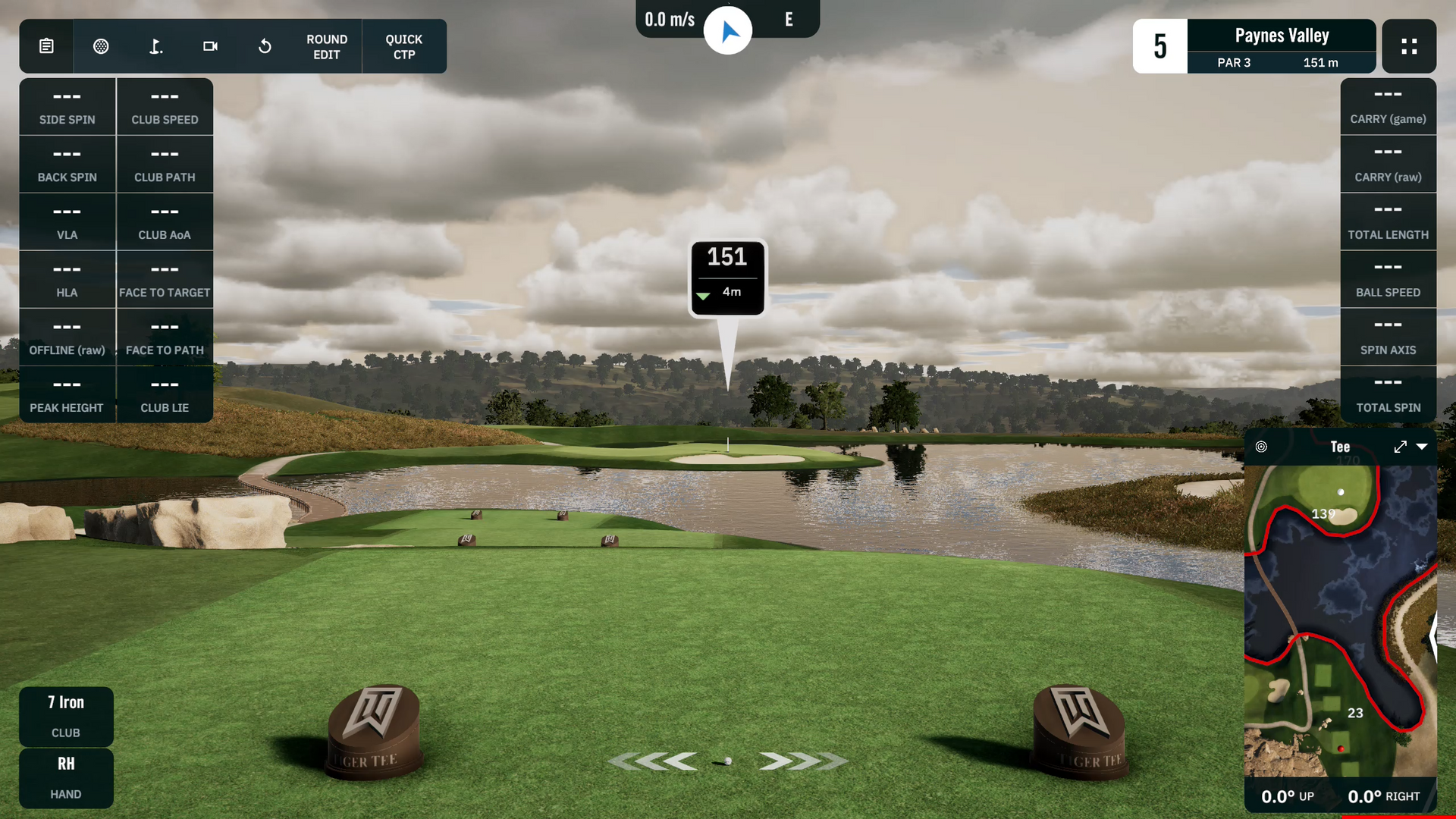Click the wind direction compass arrow
The height and width of the screenshot is (819, 1456).
click(x=728, y=30)
